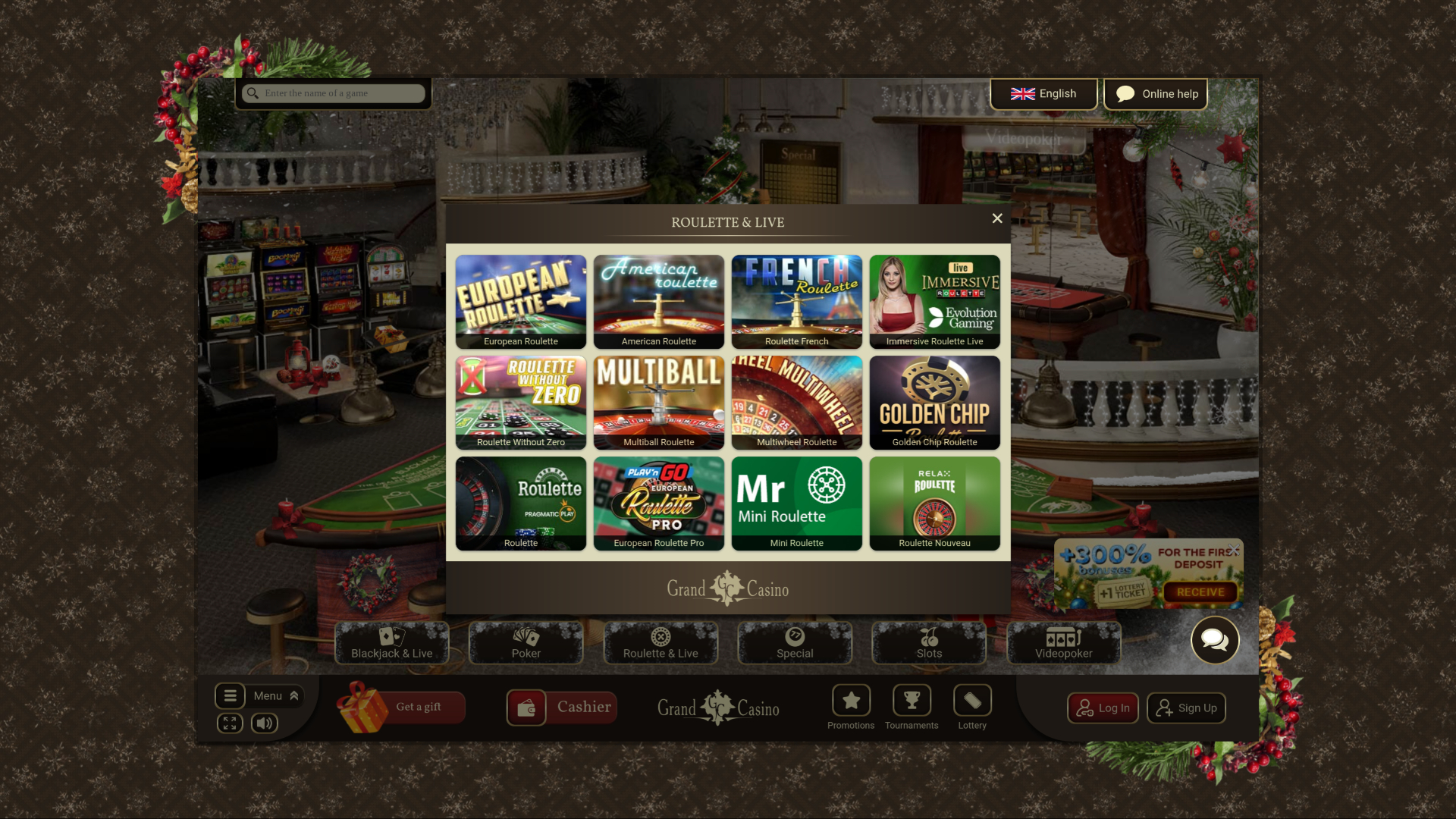The width and height of the screenshot is (1456, 819).
Task: Open the Tournaments trophy icon
Action: [912, 699]
